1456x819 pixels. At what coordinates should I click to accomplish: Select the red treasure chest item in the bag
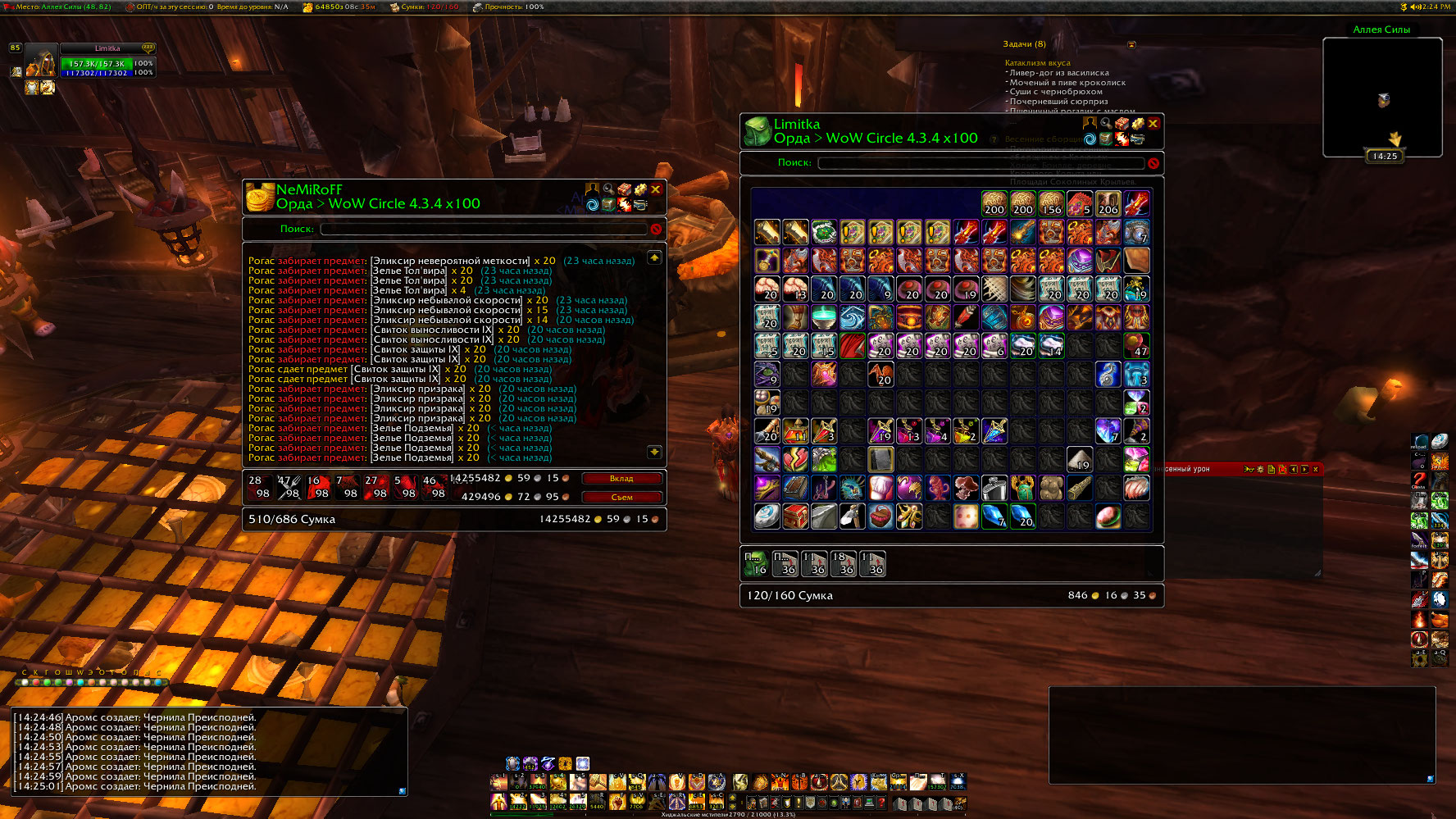click(x=795, y=516)
